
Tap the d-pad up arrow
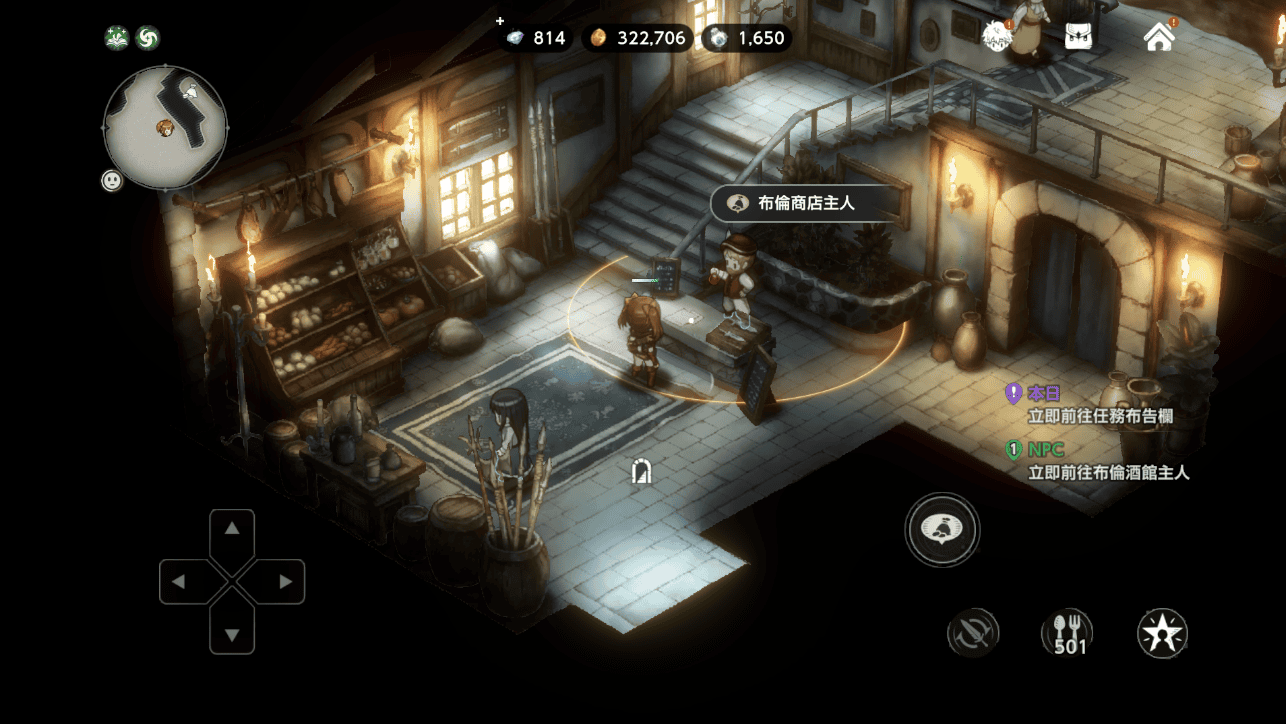tap(232, 529)
